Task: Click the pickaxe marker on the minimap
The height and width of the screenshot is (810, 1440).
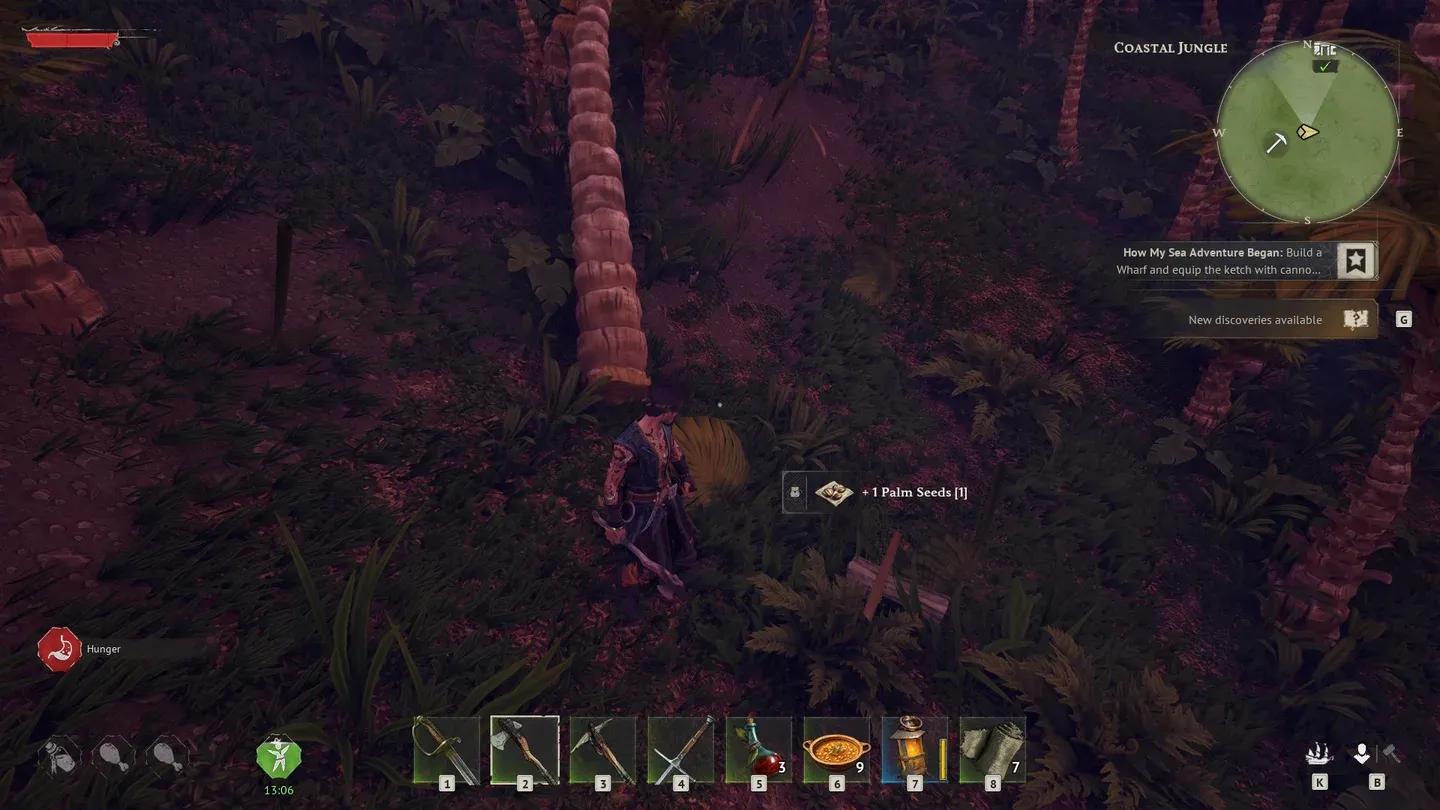Action: point(1276,143)
